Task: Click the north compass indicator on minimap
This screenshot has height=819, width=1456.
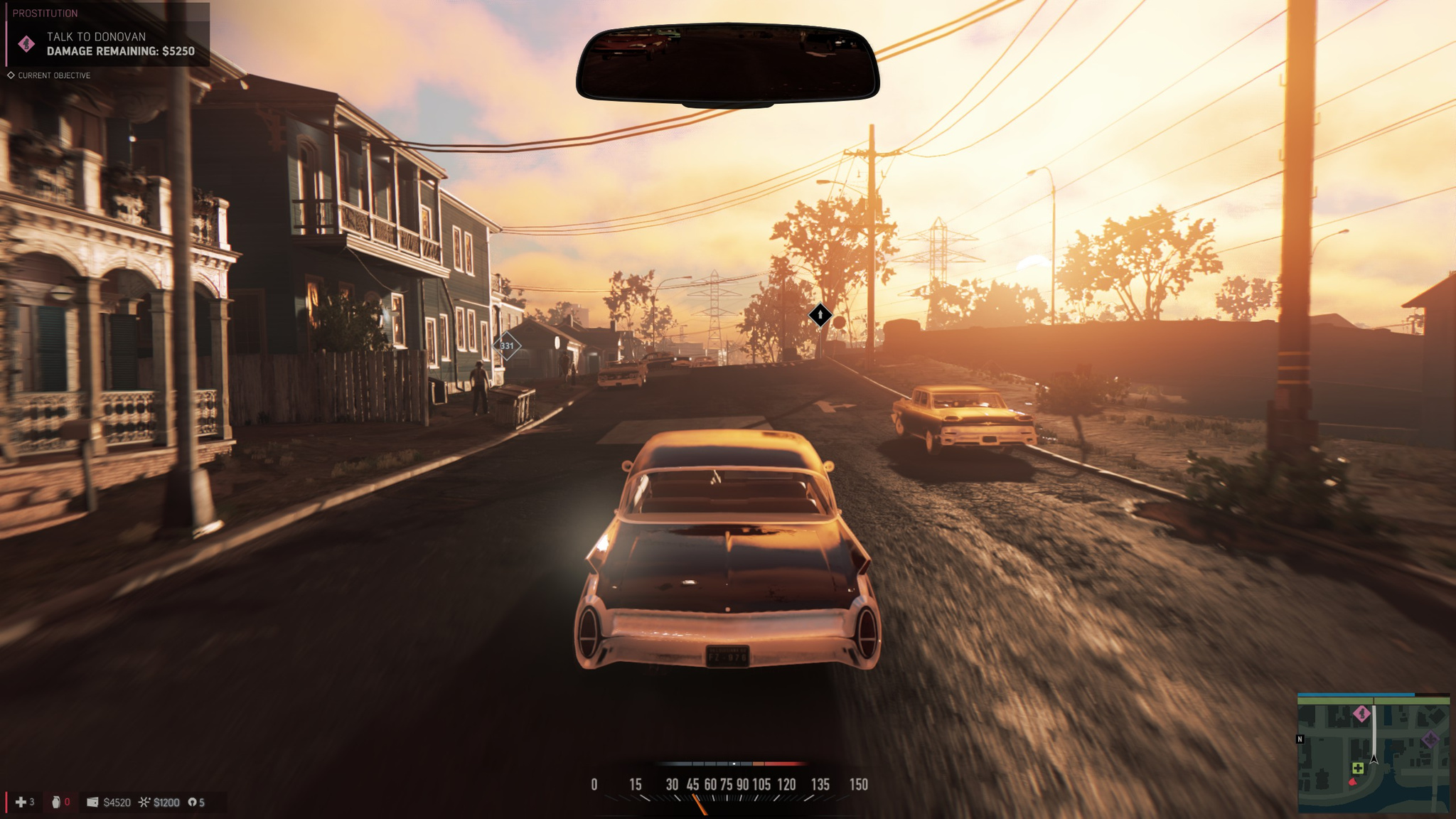Action: coord(1300,739)
